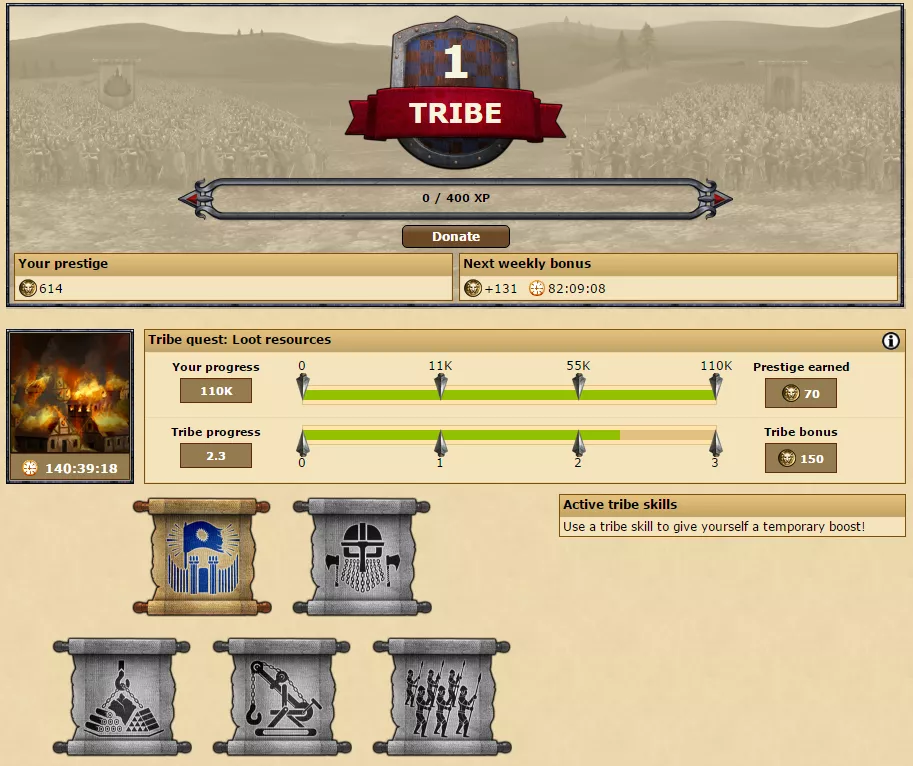Open the tribe quest info icon

[891, 341]
